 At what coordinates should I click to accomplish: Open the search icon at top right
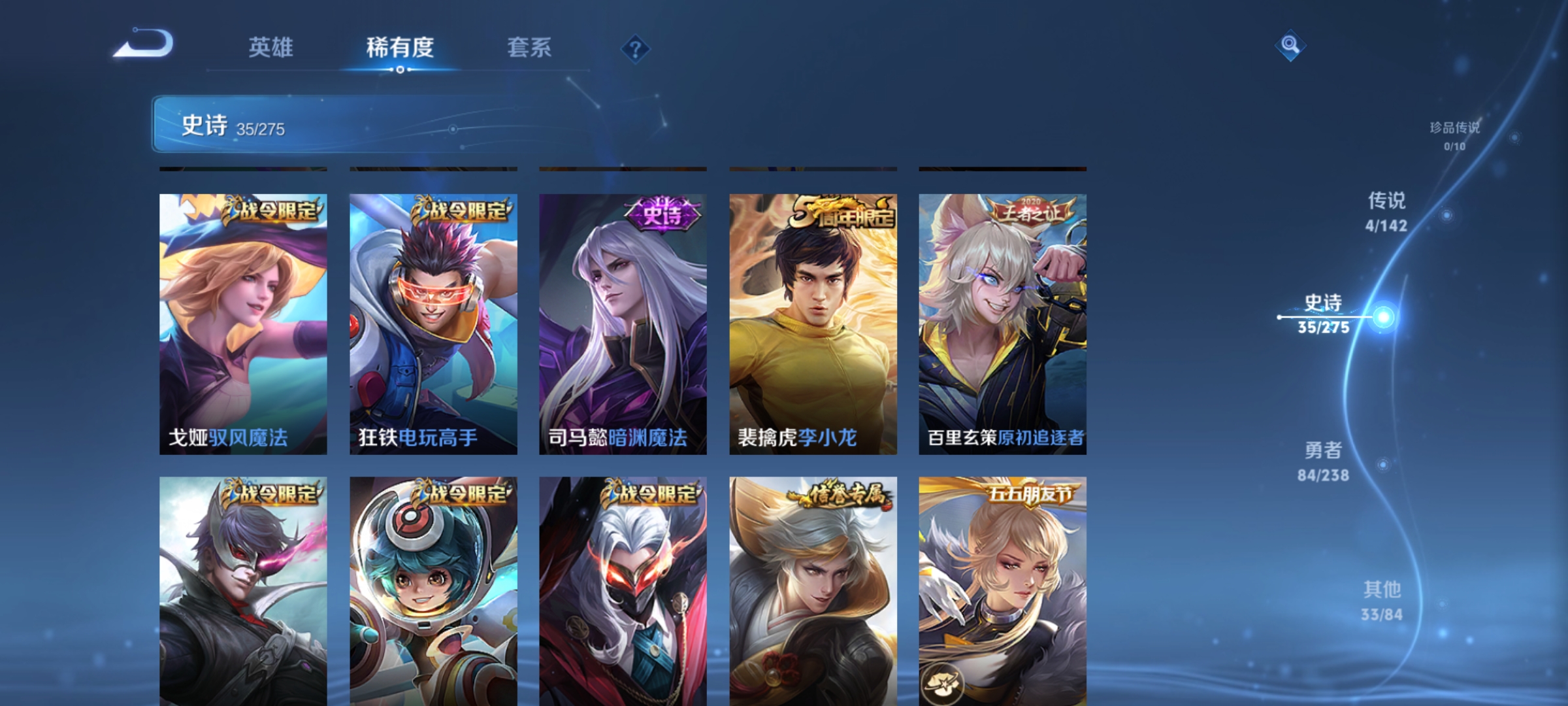pyautogui.click(x=1291, y=46)
